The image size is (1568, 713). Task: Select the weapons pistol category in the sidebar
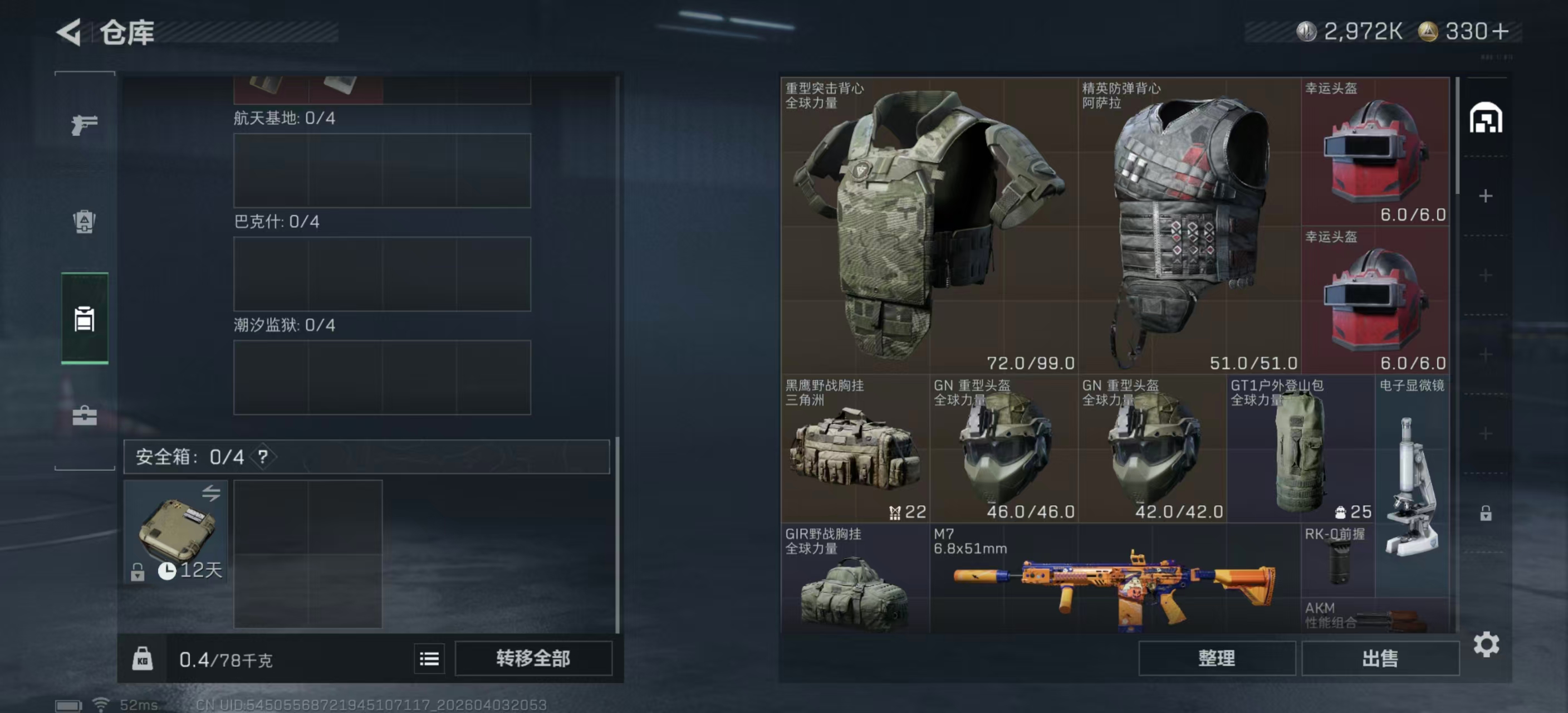(x=84, y=124)
